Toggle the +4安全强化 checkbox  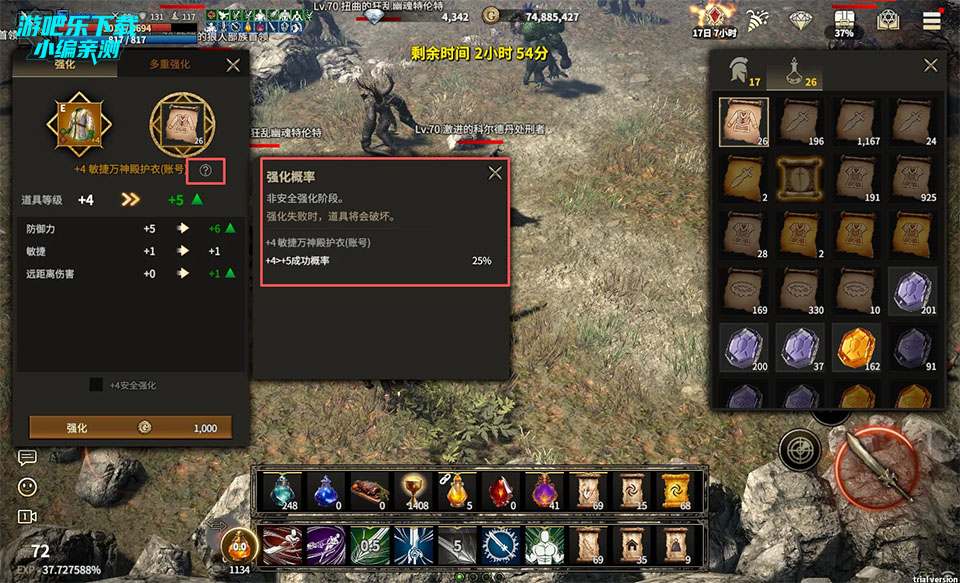(96, 385)
